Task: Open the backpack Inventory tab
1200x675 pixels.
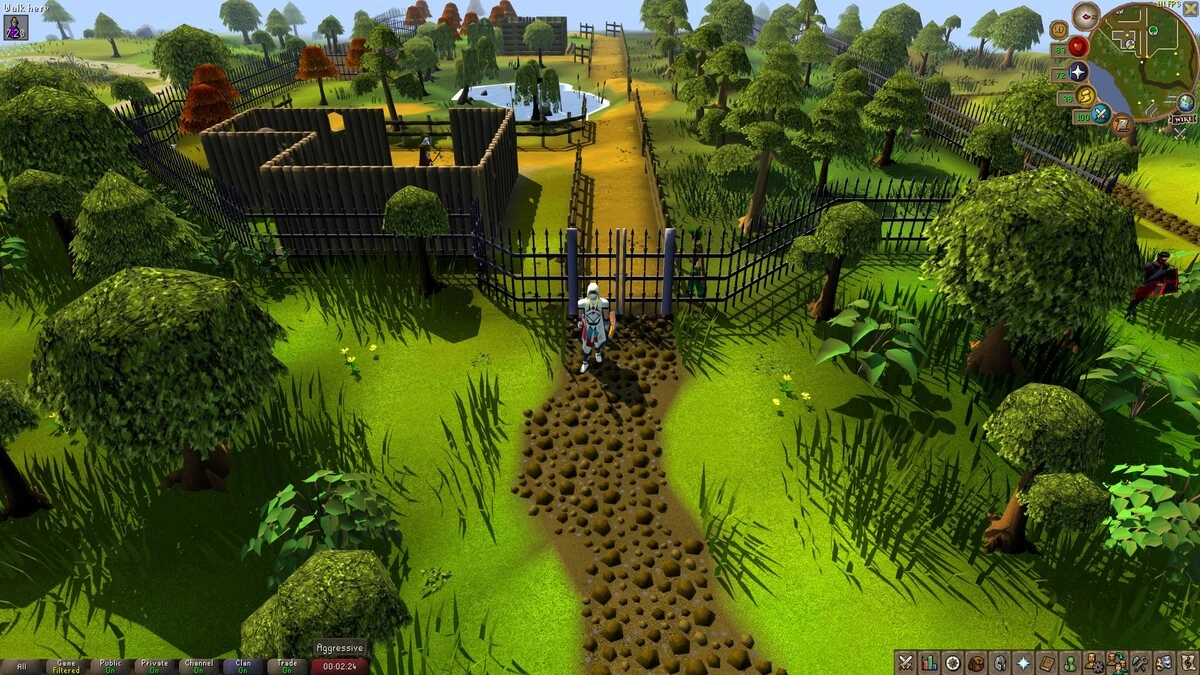Action: click(976, 662)
